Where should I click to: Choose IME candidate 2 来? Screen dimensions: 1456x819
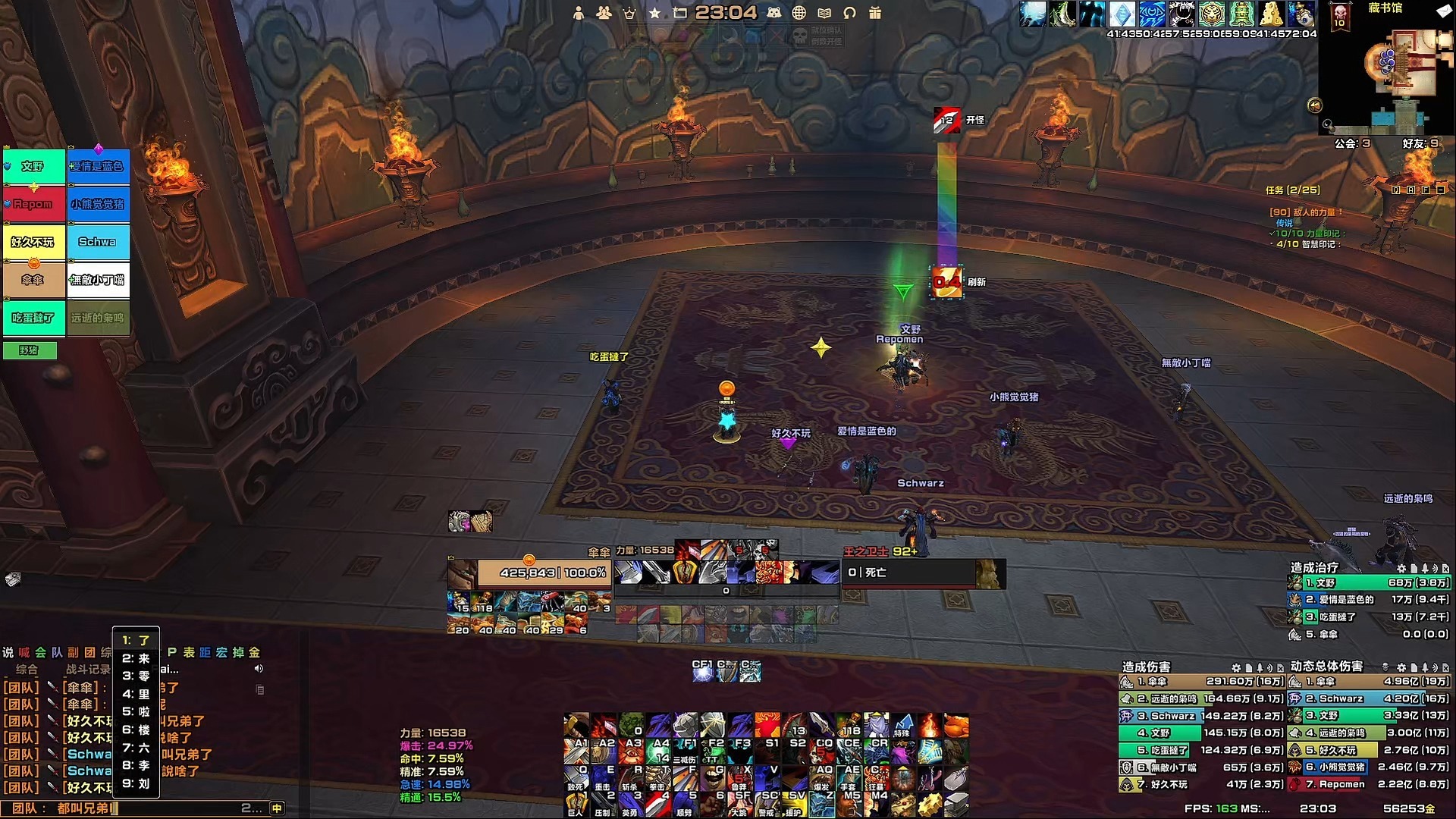(x=136, y=658)
